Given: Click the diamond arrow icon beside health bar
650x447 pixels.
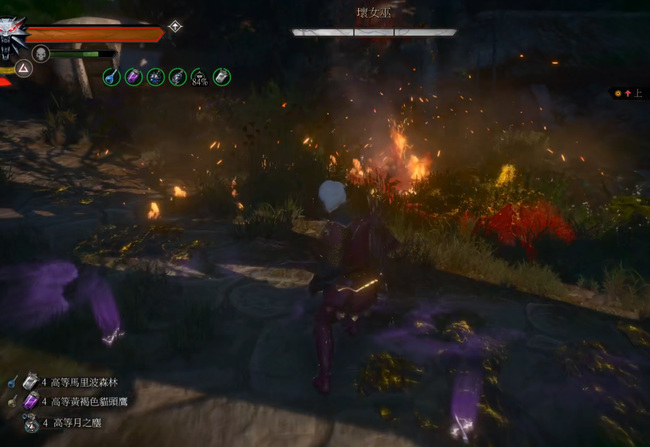Looking at the screenshot, I should tap(175, 27).
